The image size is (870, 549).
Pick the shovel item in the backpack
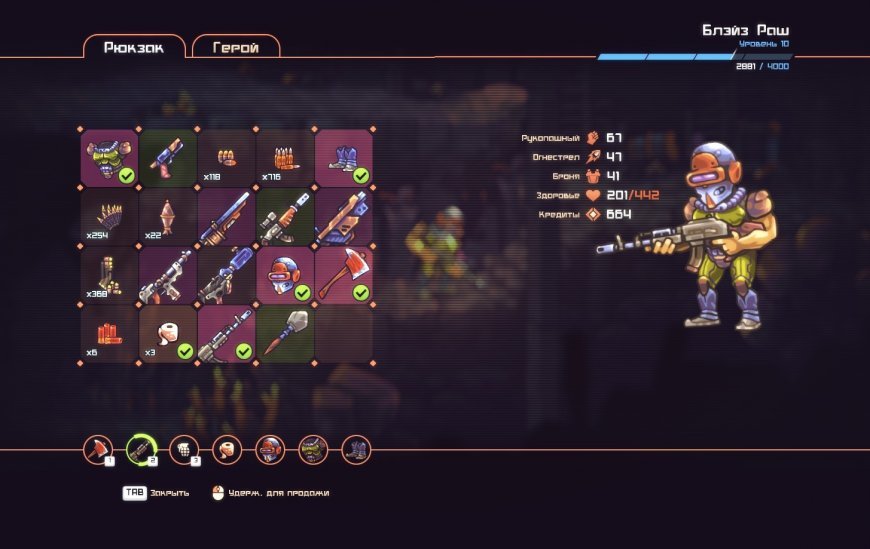pyautogui.click(x=285, y=334)
